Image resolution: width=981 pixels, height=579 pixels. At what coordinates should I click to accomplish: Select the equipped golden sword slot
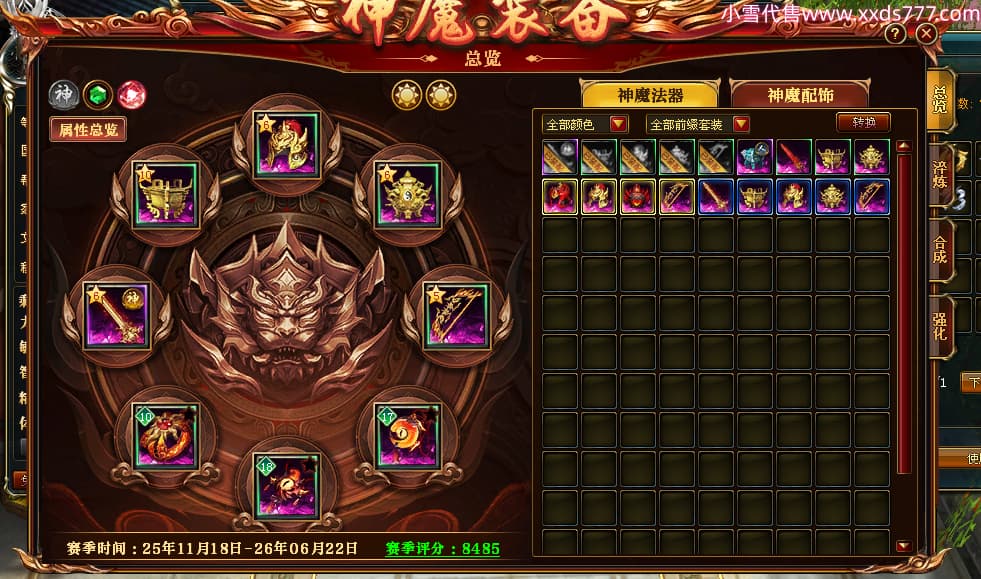coord(117,316)
